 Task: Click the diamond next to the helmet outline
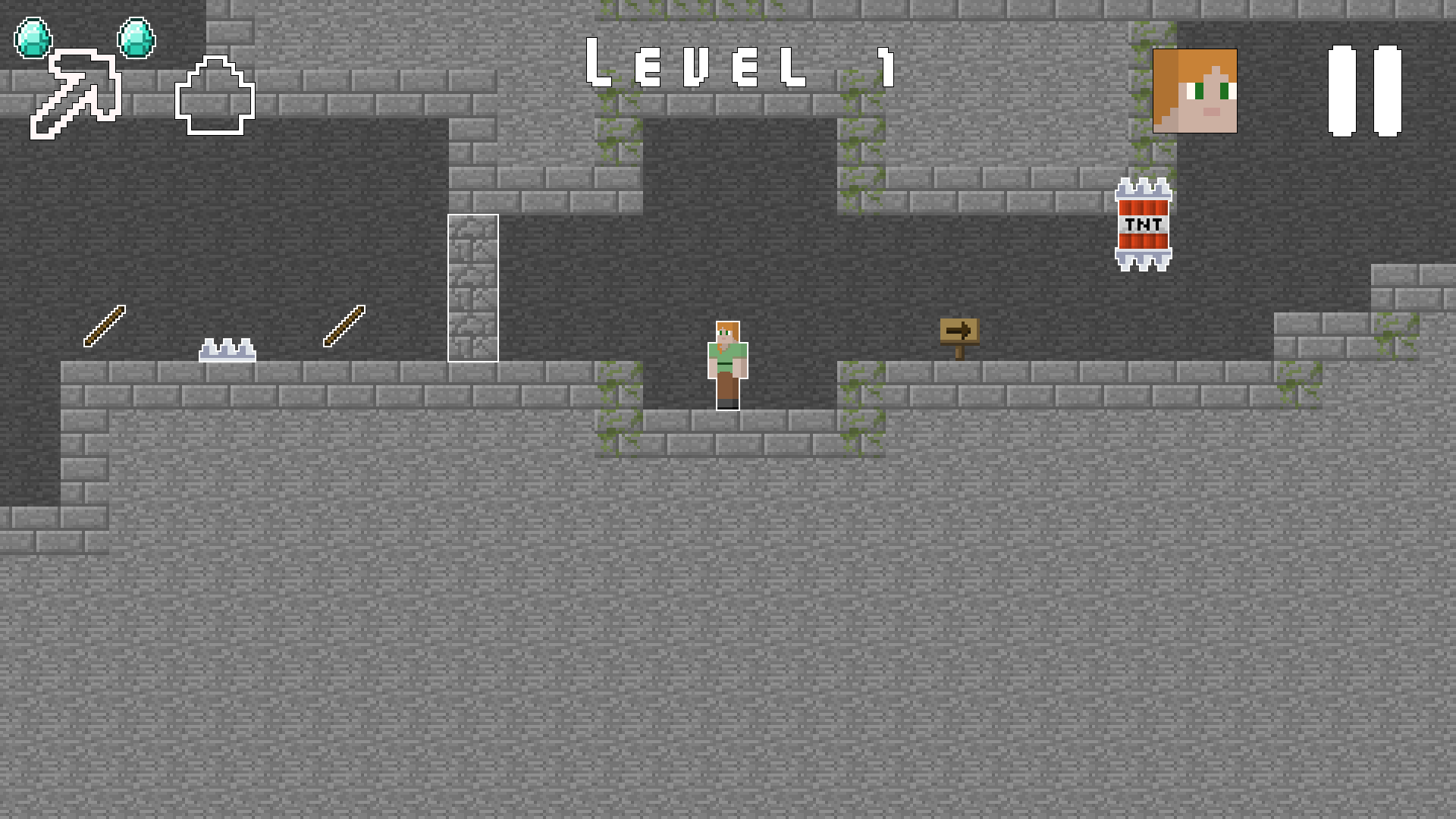(x=138, y=36)
